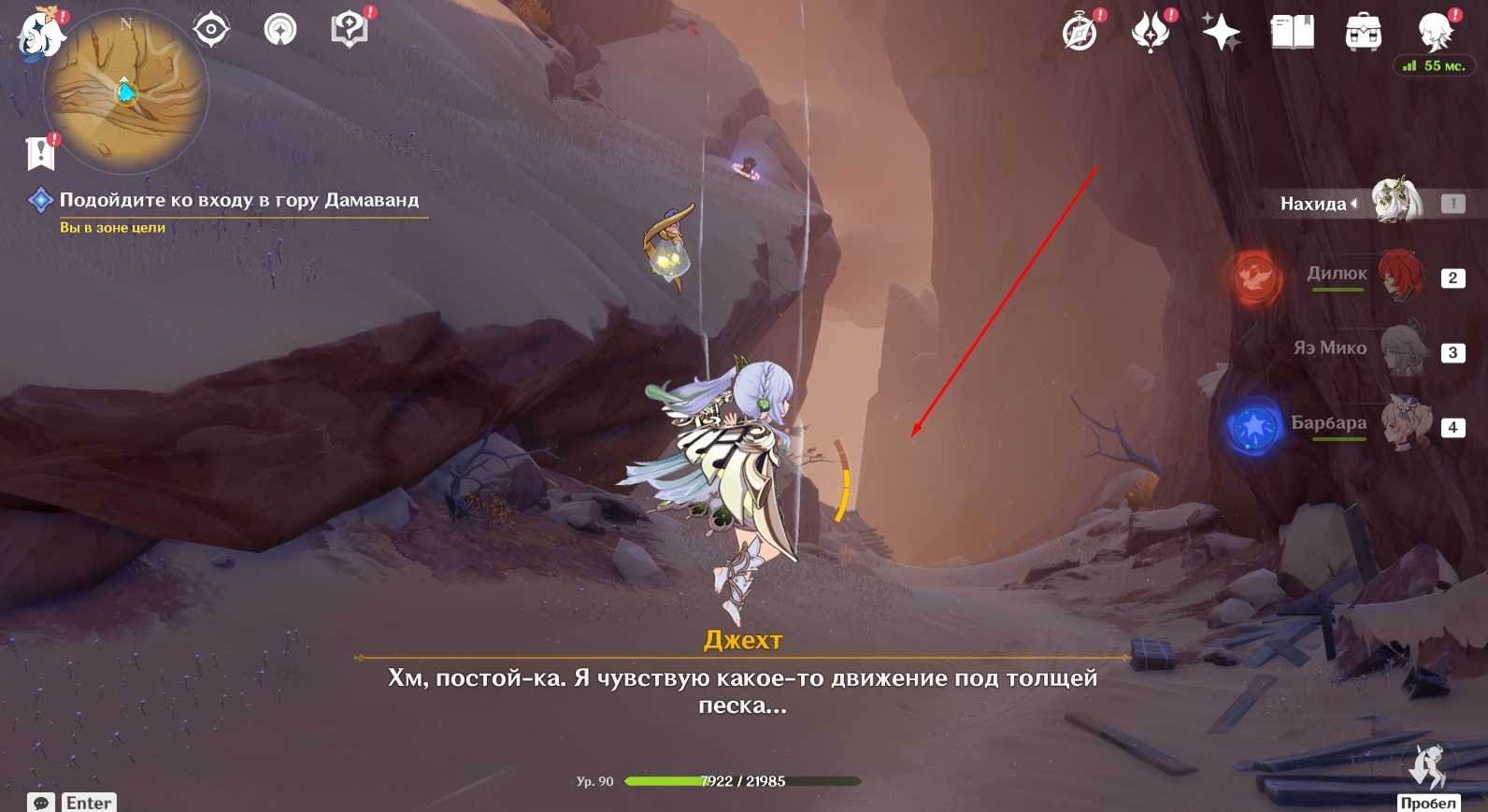
Task: Open the round icon right of the eye
Action: [279, 30]
